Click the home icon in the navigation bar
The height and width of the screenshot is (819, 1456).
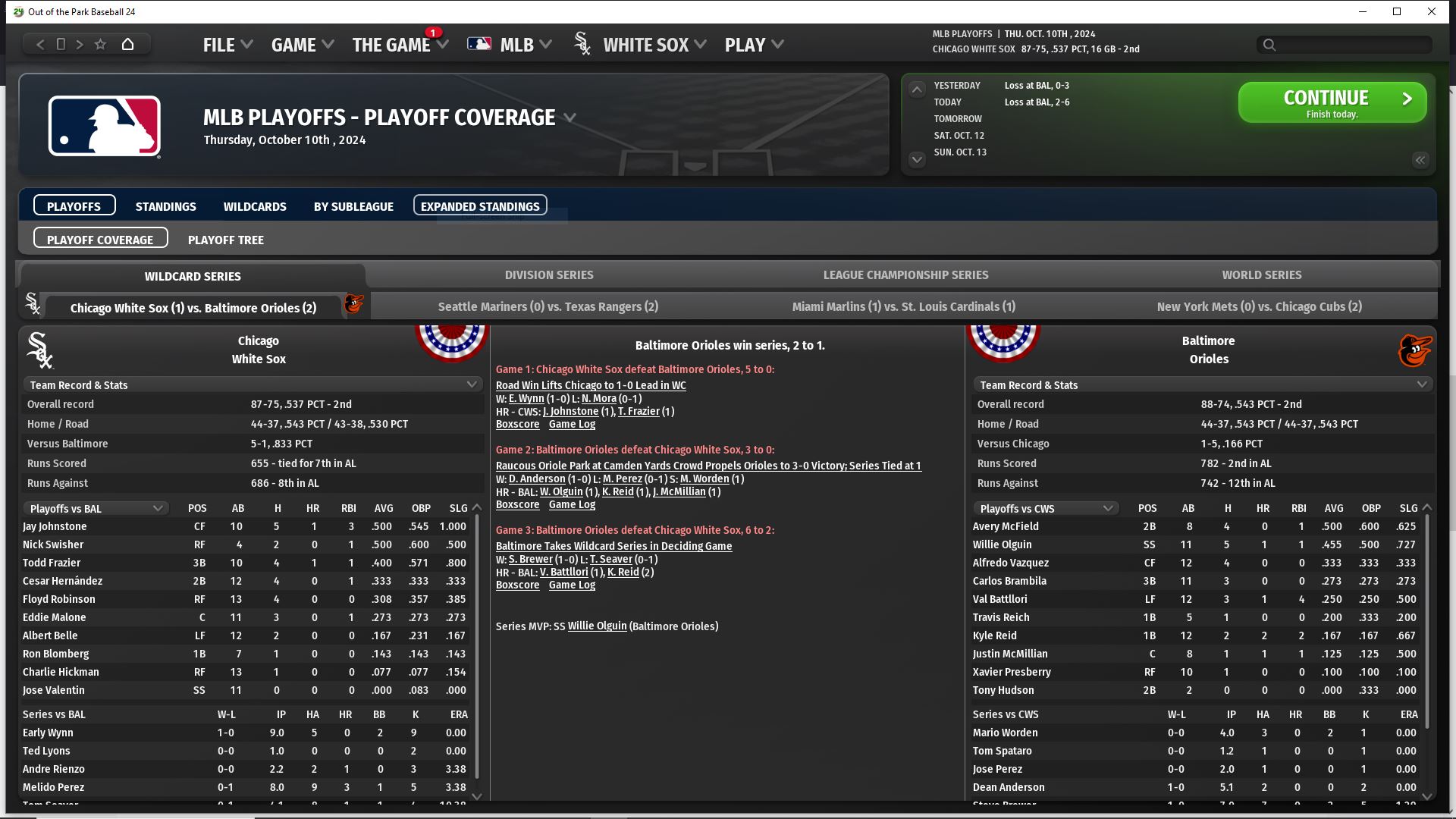click(x=127, y=45)
